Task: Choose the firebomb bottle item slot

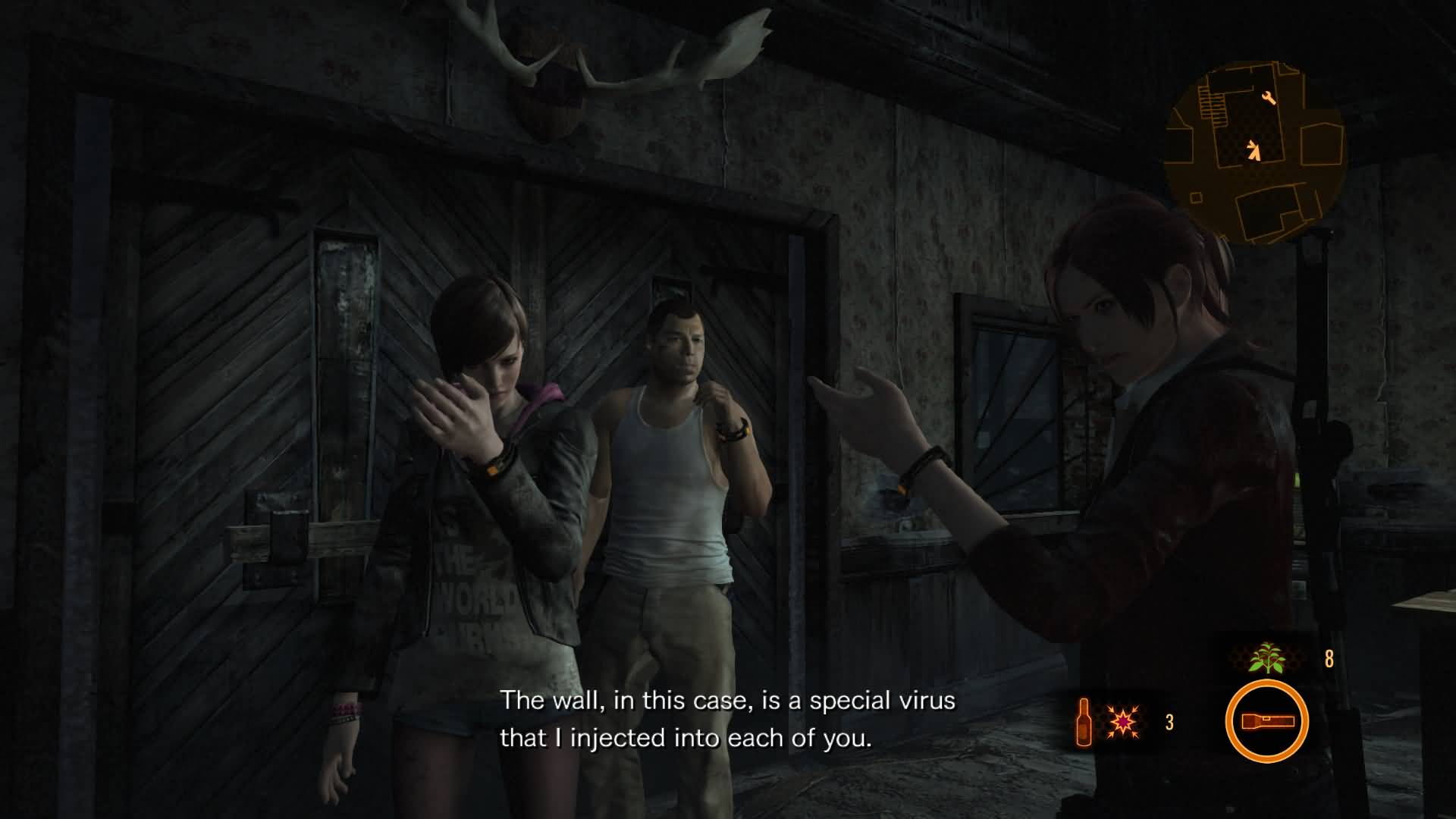Action: pos(1084,722)
